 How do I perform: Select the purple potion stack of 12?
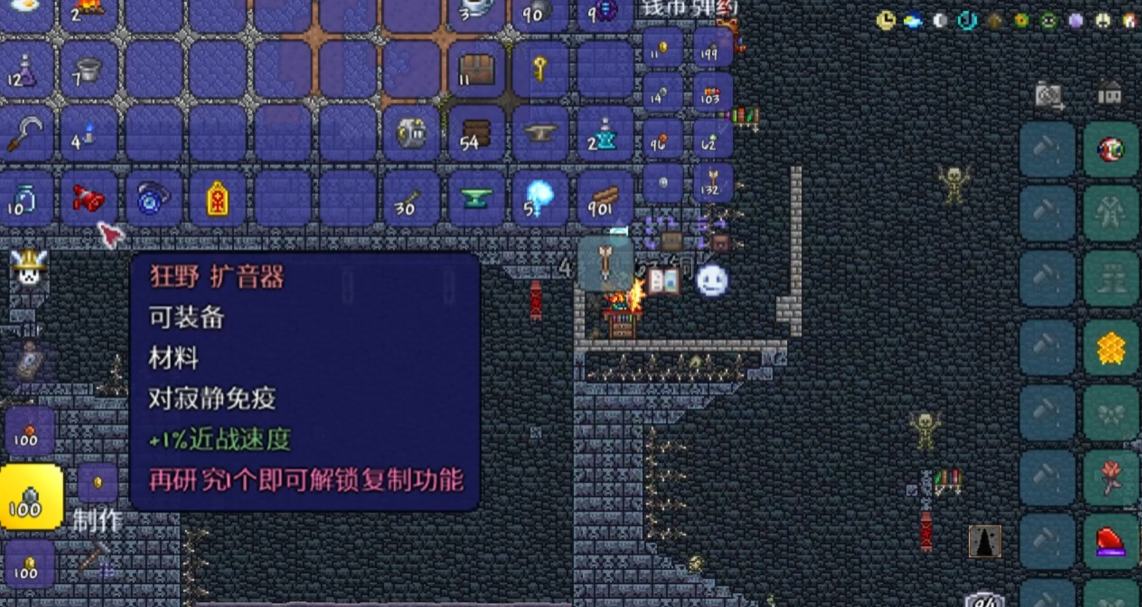(25, 69)
